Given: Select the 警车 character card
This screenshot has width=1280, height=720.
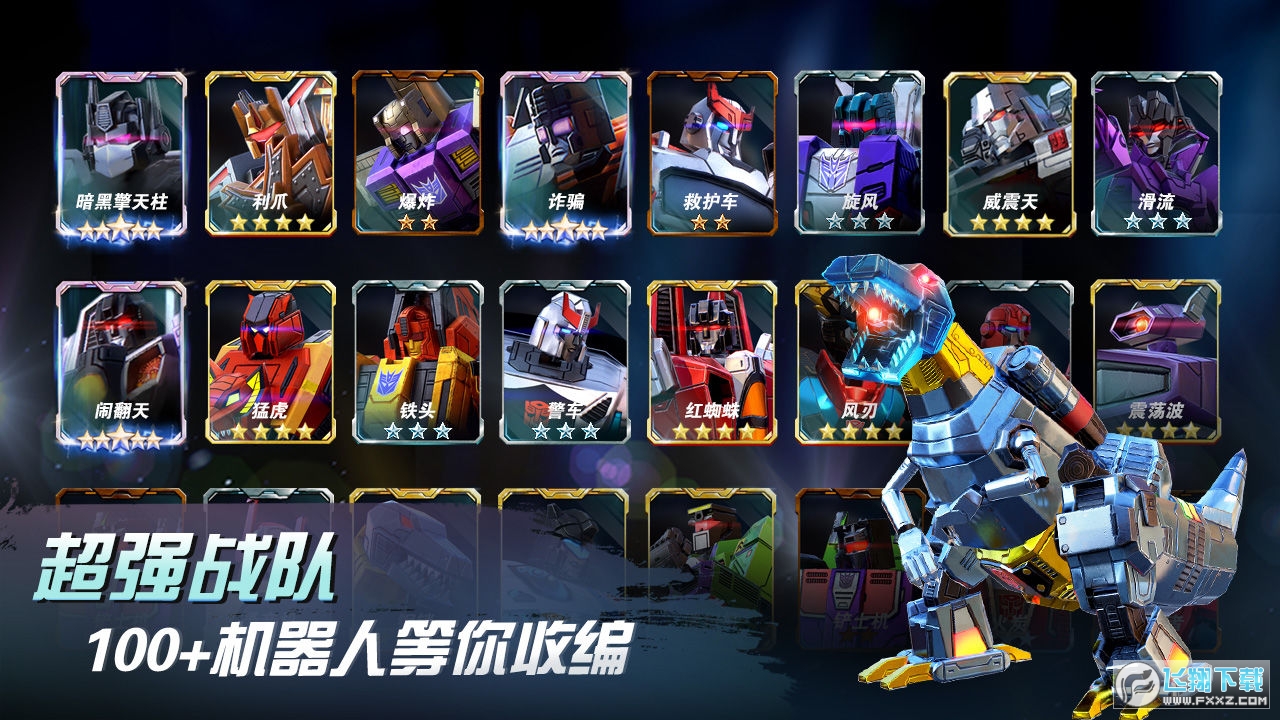Looking at the screenshot, I should [562, 360].
